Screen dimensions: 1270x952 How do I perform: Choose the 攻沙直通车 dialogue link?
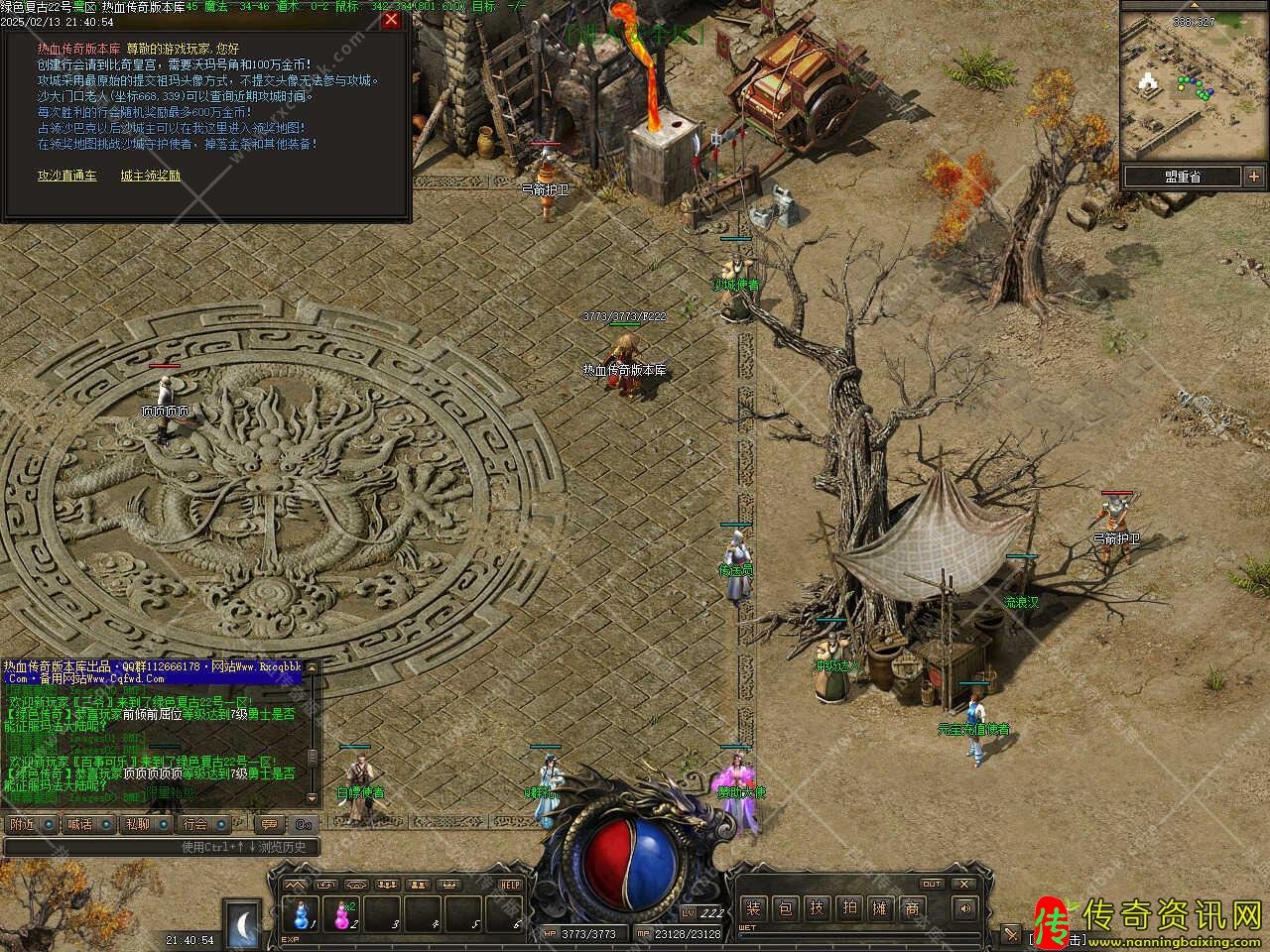[x=67, y=176]
